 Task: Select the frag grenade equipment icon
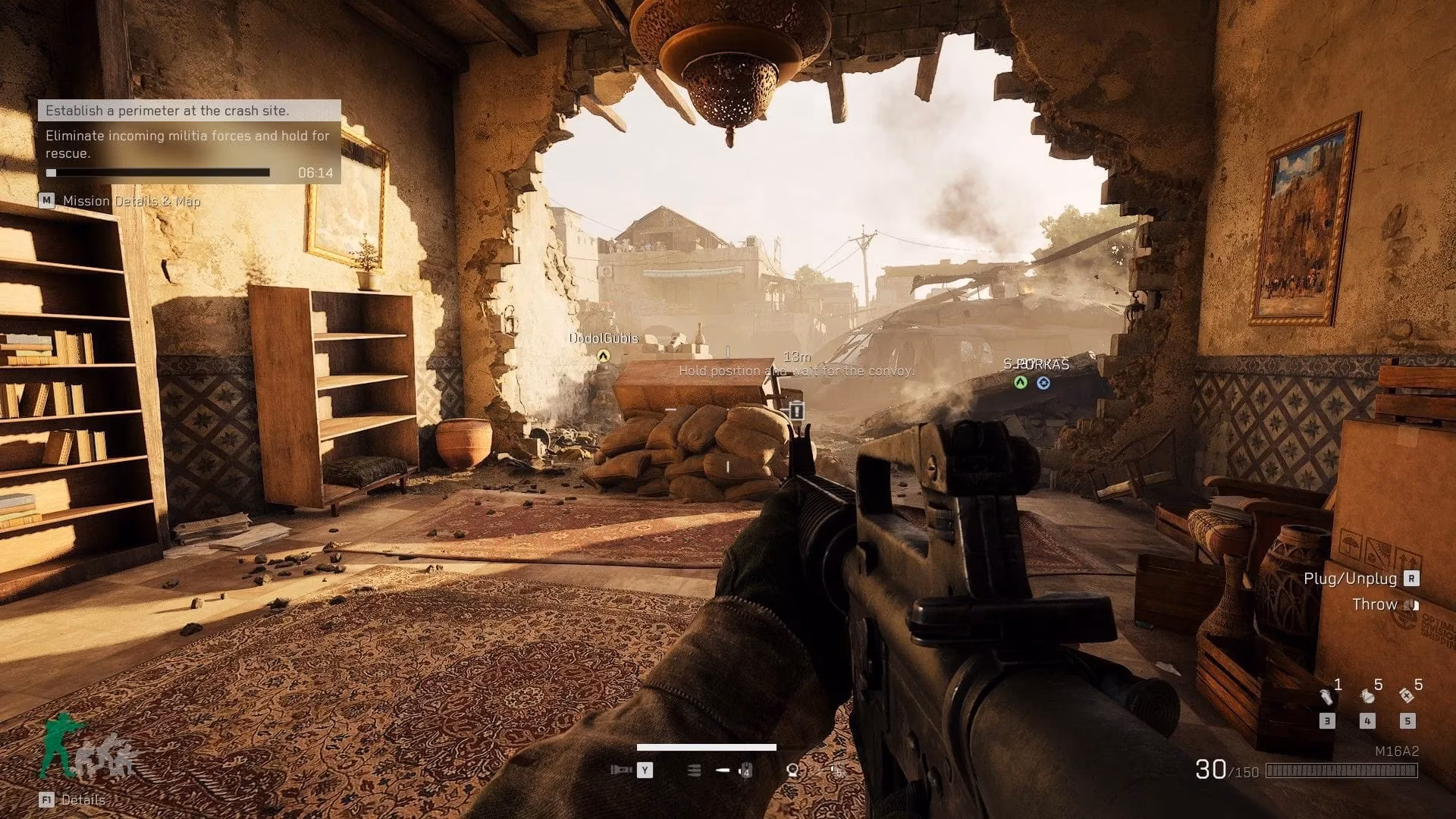tap(1367, 695)
